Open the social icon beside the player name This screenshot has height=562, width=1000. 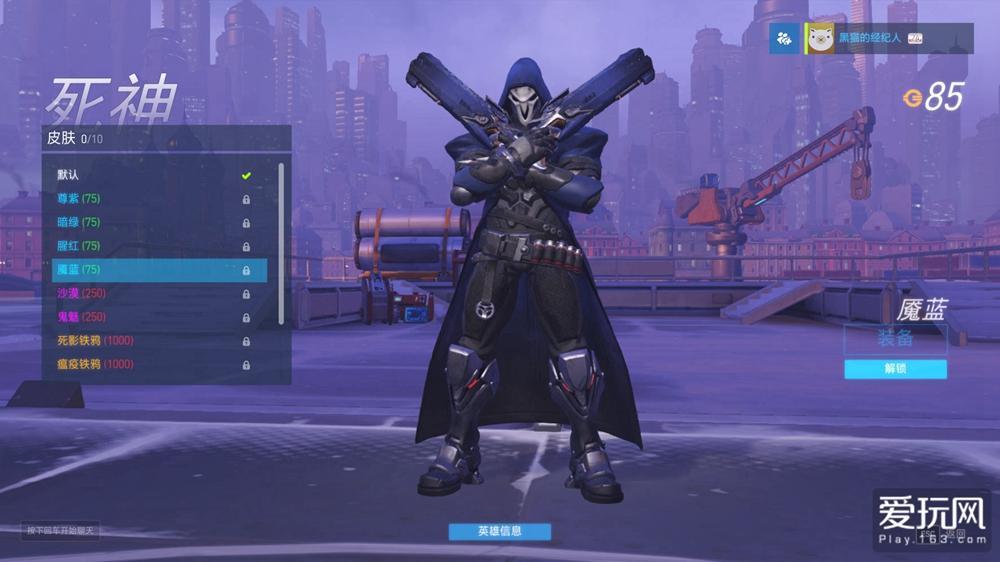784,38
